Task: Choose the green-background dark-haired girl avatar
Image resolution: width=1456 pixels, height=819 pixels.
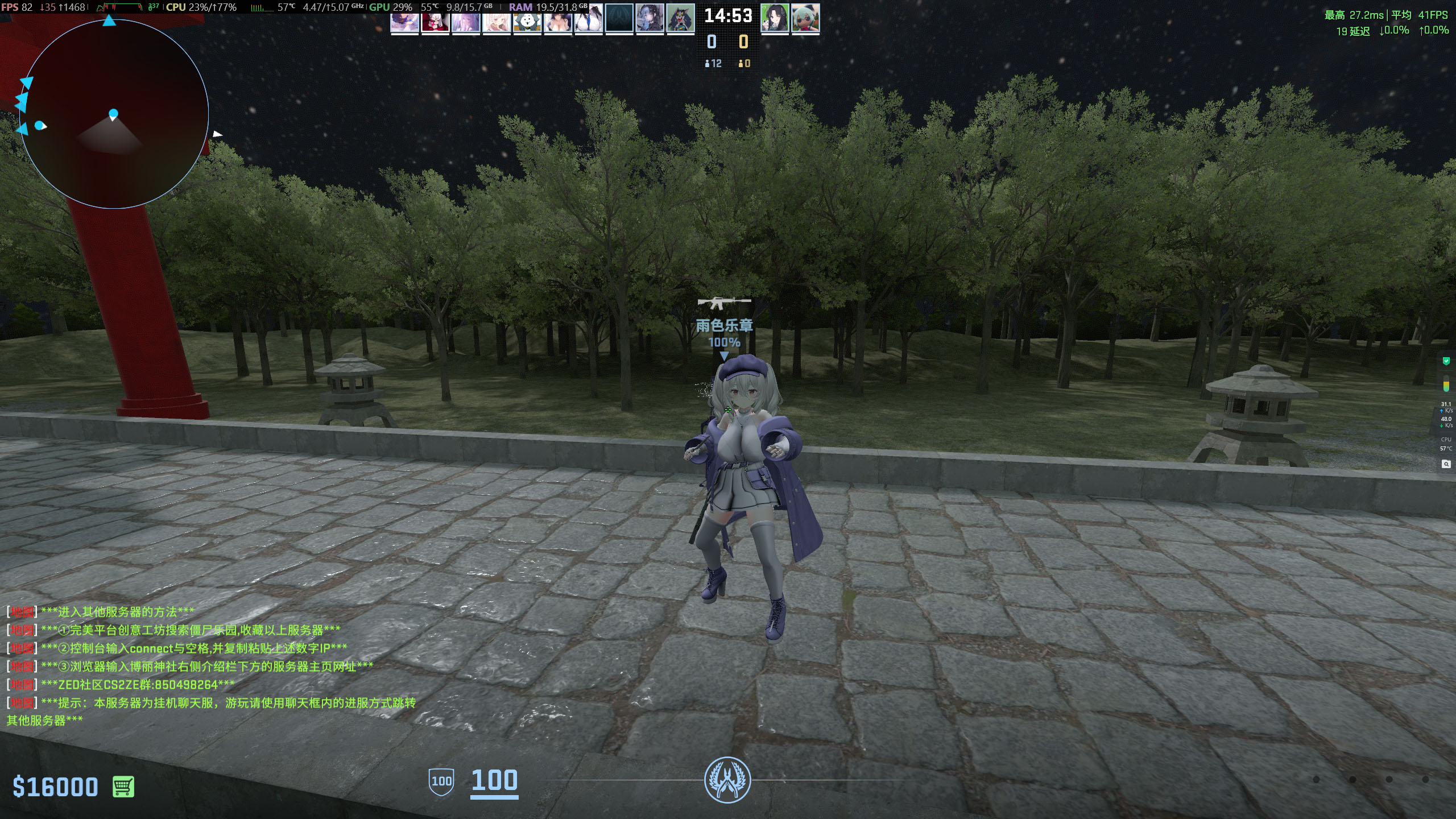Action: pos(775,18)
